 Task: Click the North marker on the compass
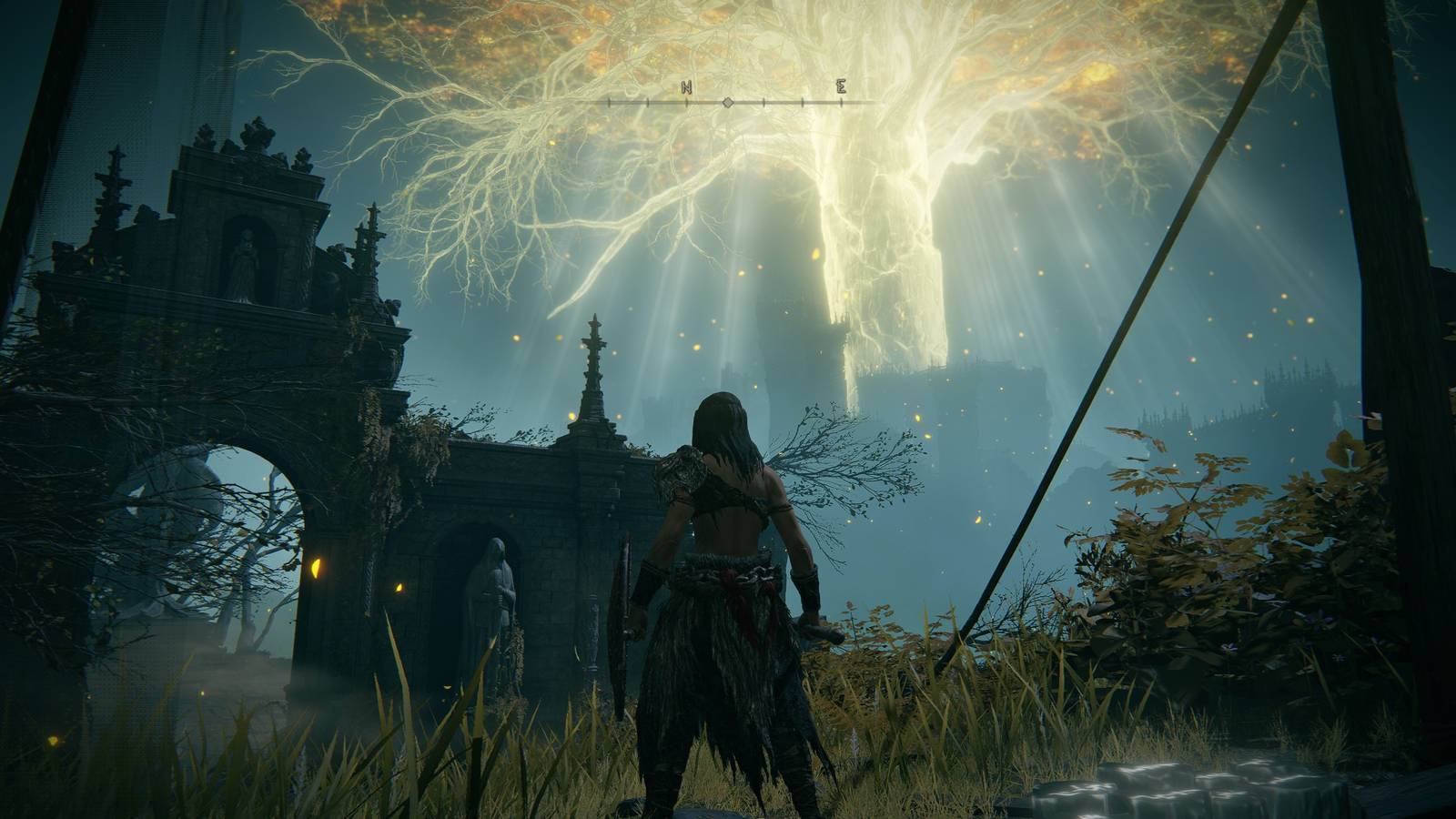(687, 87)
